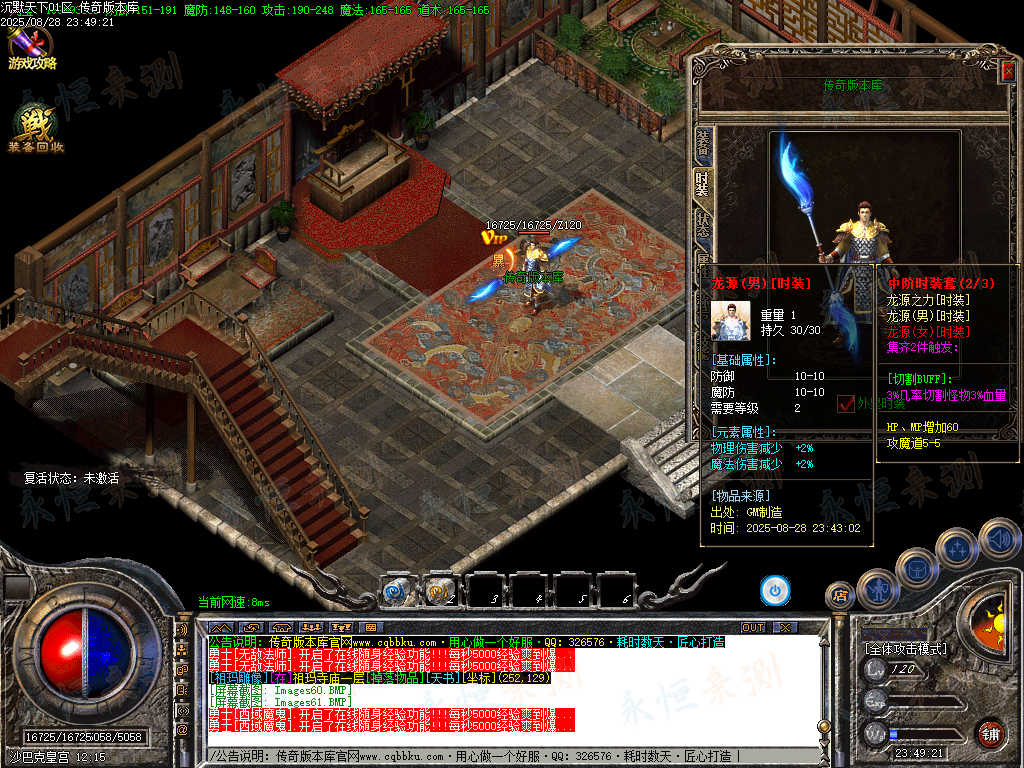
Task: Toggle the 外显时装 checkbox
Action: pos(845,403)
